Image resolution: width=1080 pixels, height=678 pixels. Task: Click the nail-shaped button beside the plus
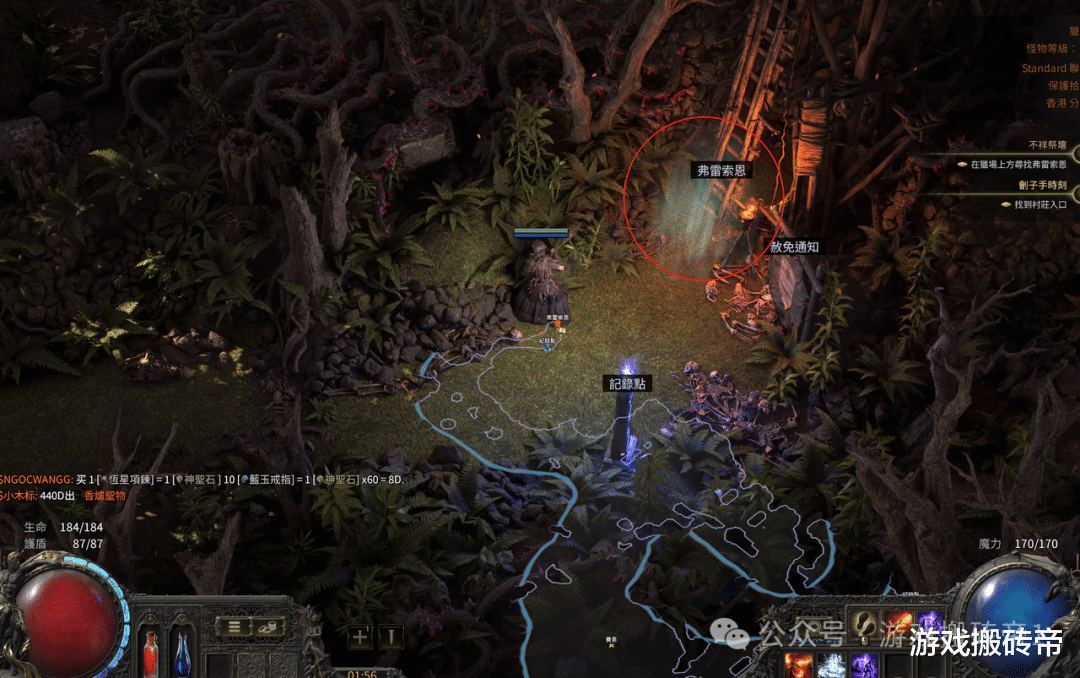(391, 635)
